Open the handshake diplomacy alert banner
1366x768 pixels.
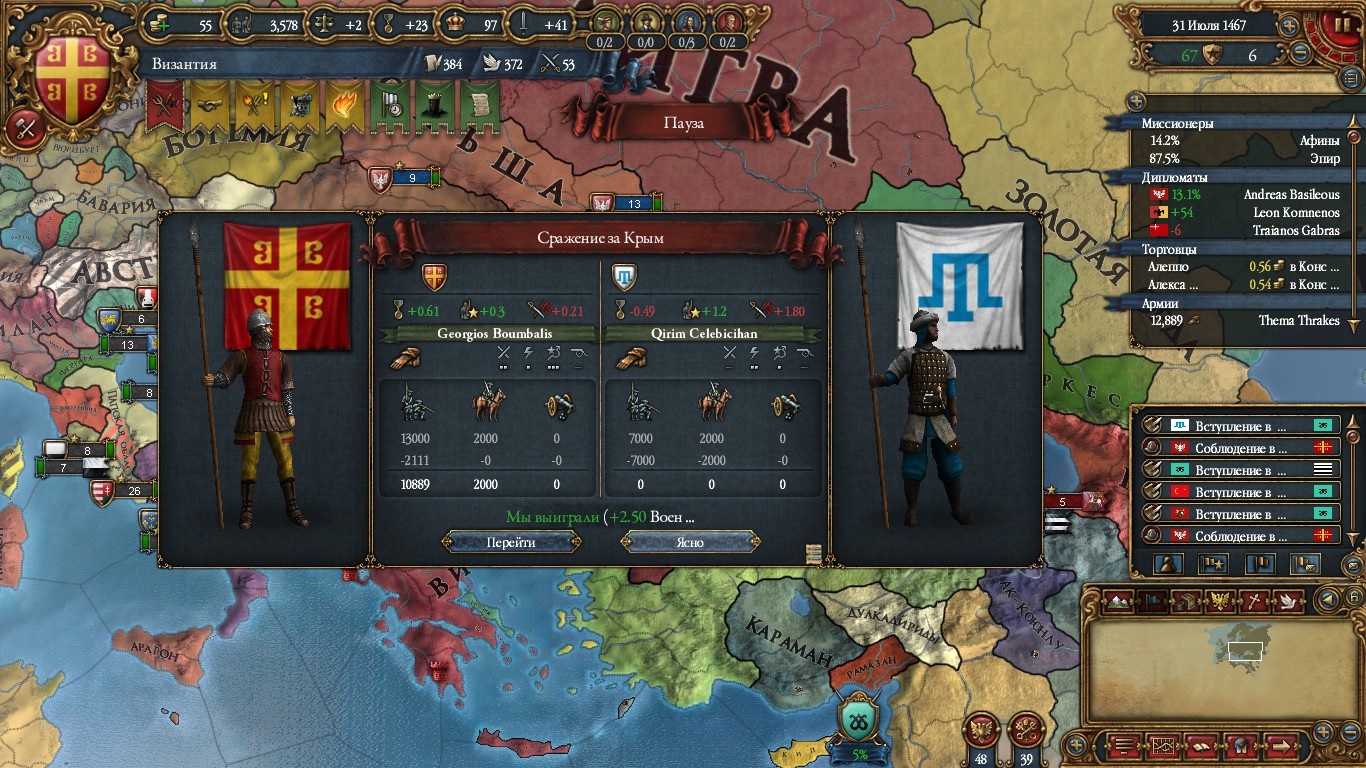point(210,105)
